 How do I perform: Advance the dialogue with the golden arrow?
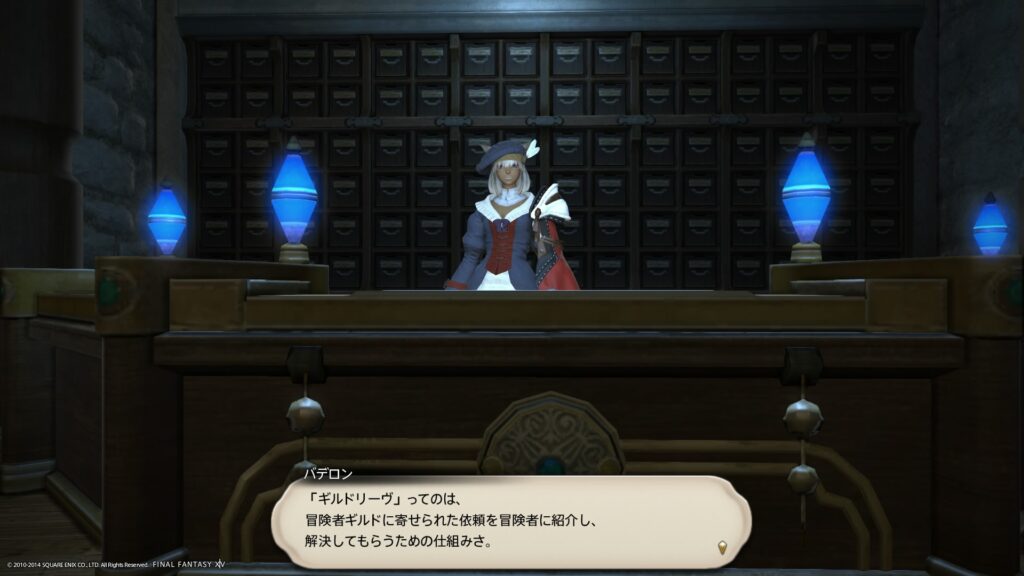(x=722, y=547)
